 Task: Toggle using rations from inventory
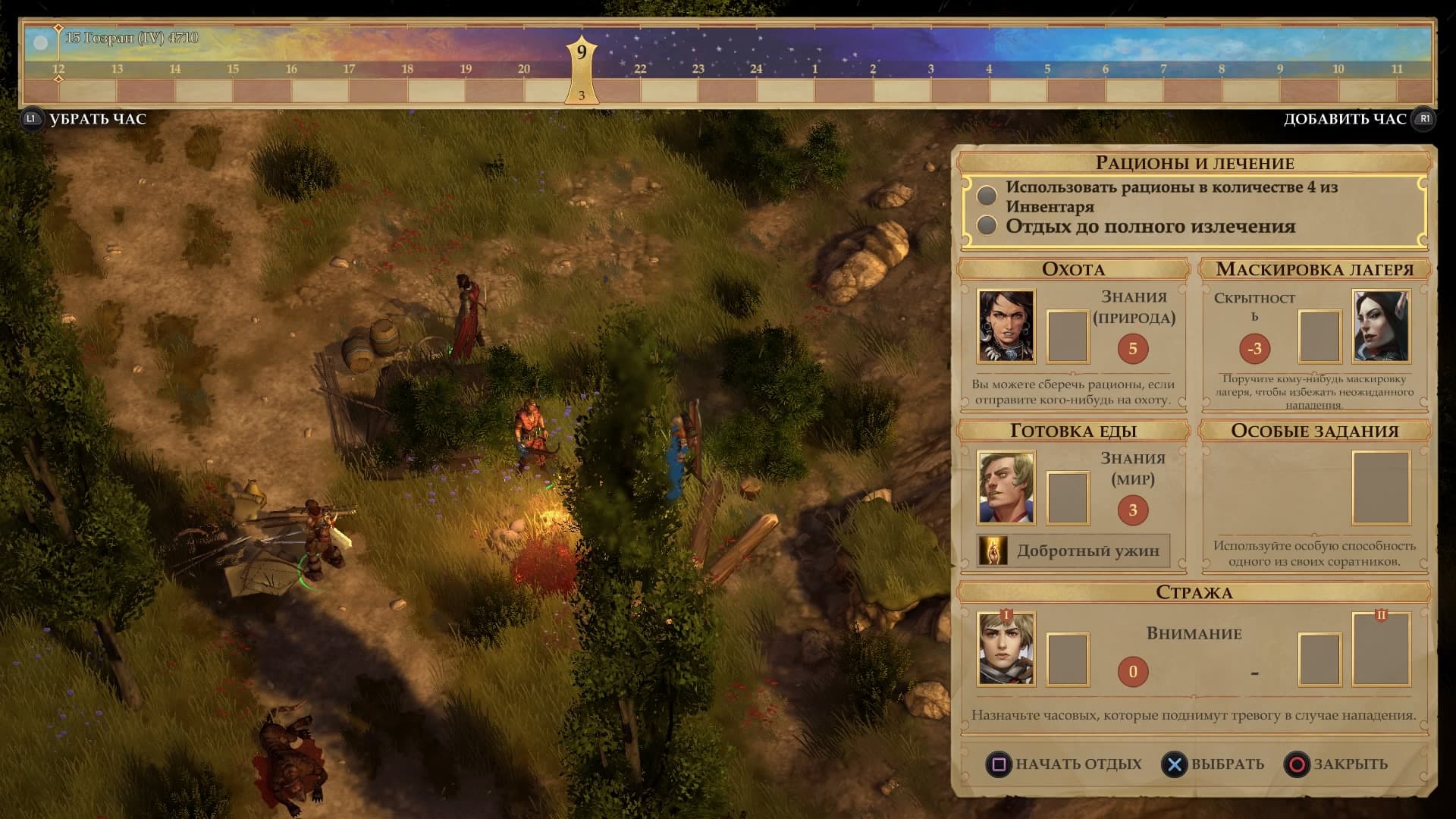987,196
